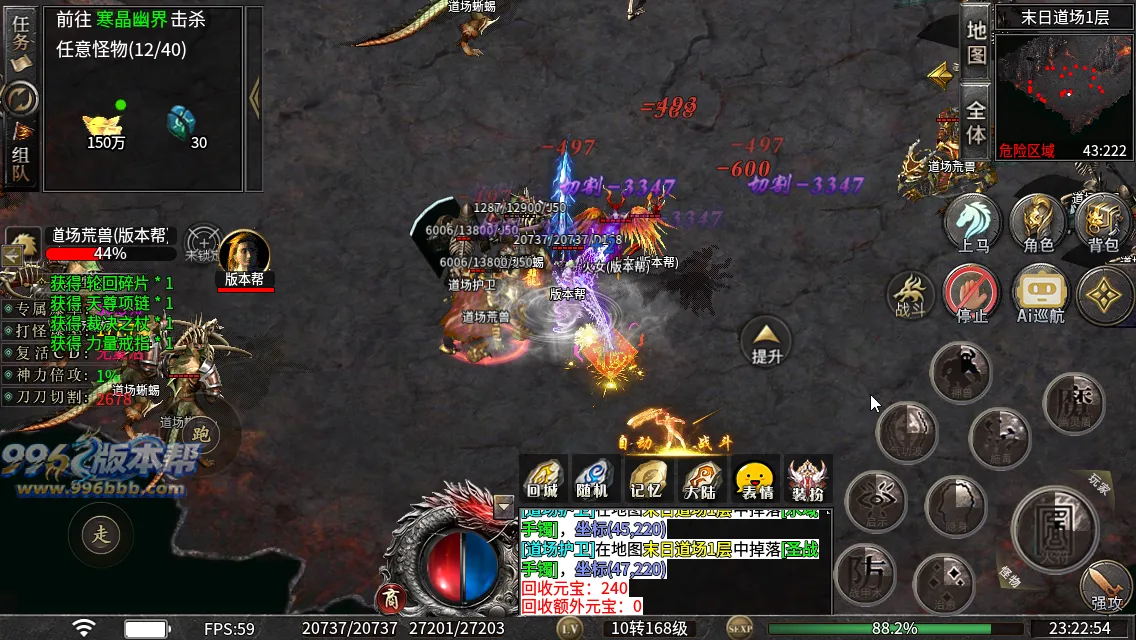This screenshot has height=640, width=1136.
Task: Click the 停止 stop button
Action: tap(972, 296)
